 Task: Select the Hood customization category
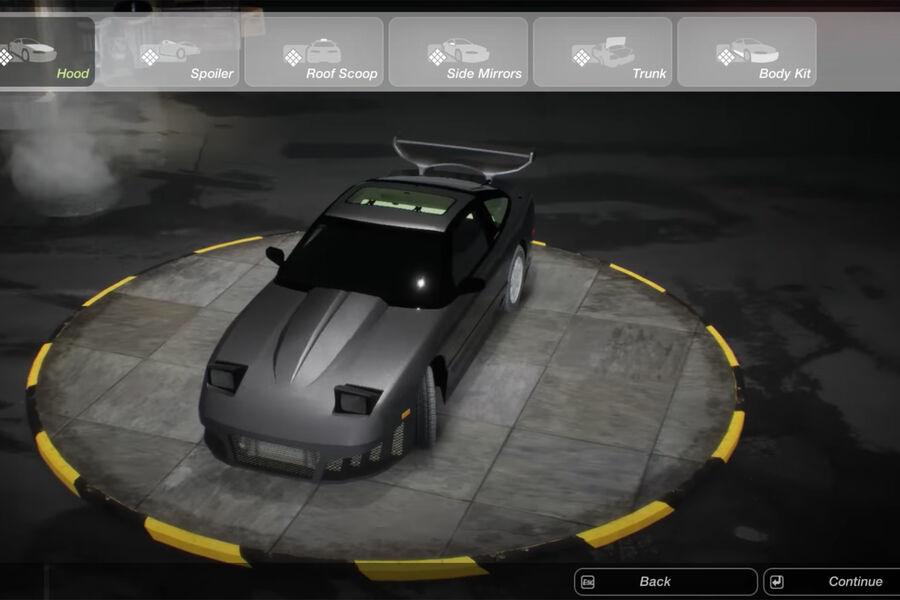[x=46, y=52]
